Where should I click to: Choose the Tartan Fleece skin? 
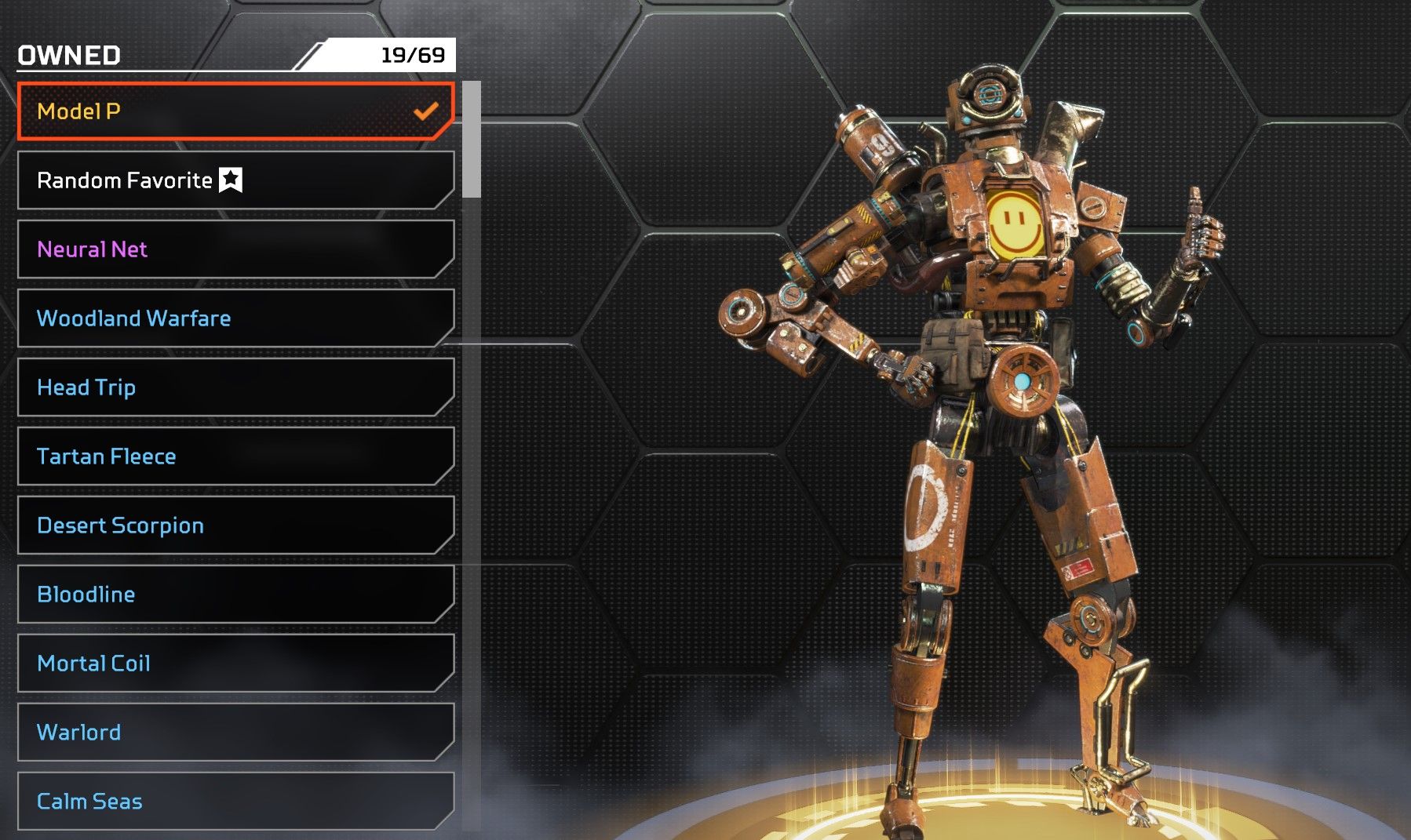pos(235,456)
